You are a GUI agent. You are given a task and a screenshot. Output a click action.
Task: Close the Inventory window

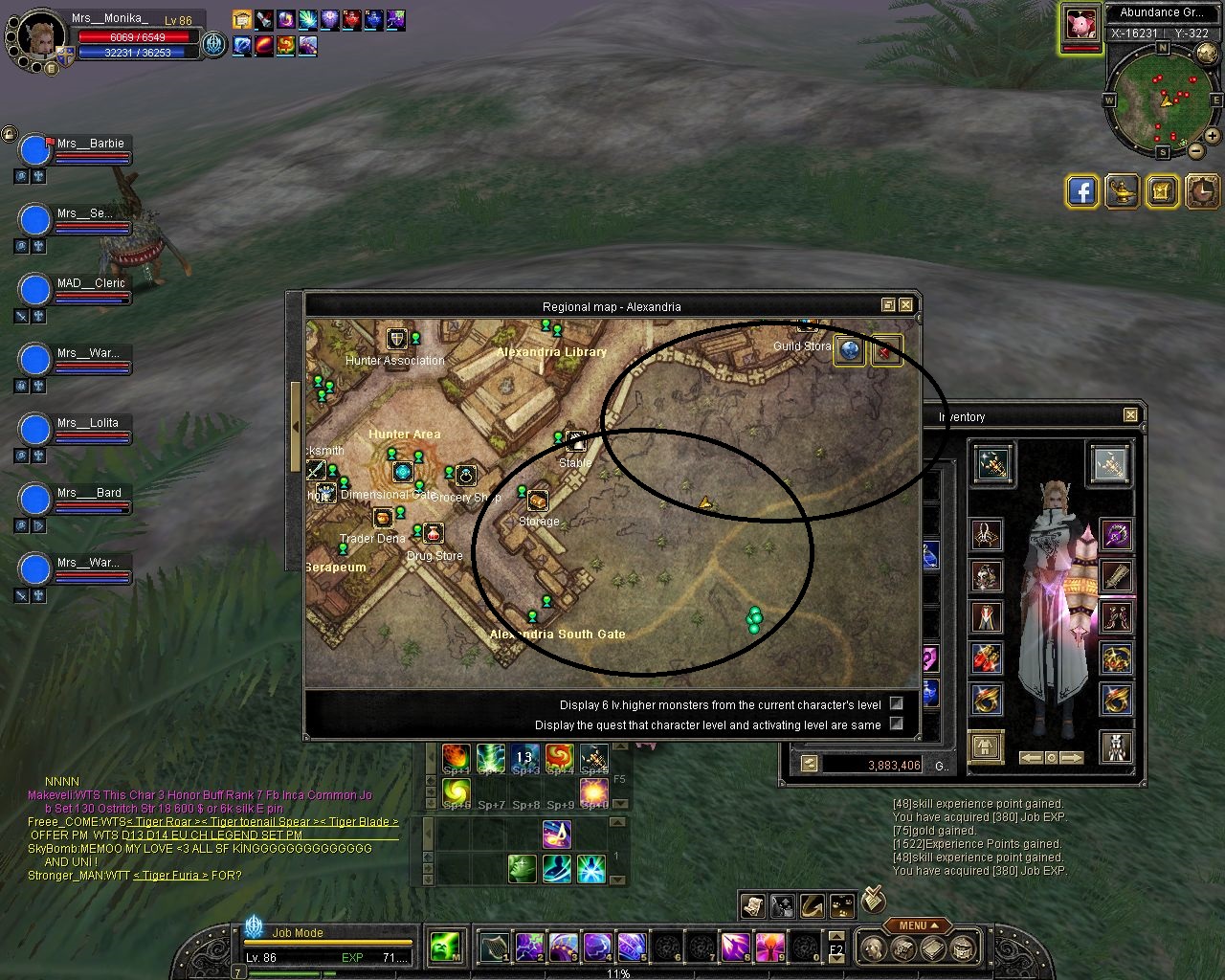[1130, 415]
